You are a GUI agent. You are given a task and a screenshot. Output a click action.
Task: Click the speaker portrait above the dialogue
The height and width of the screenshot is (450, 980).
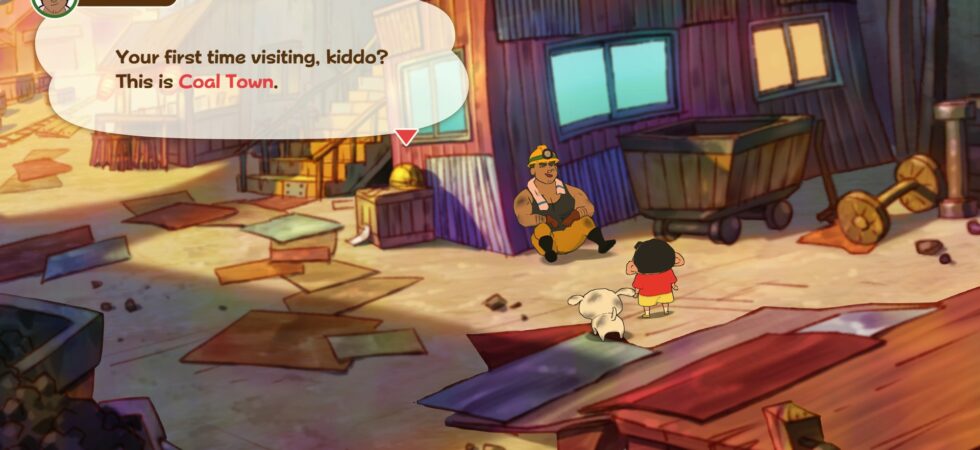55,5
